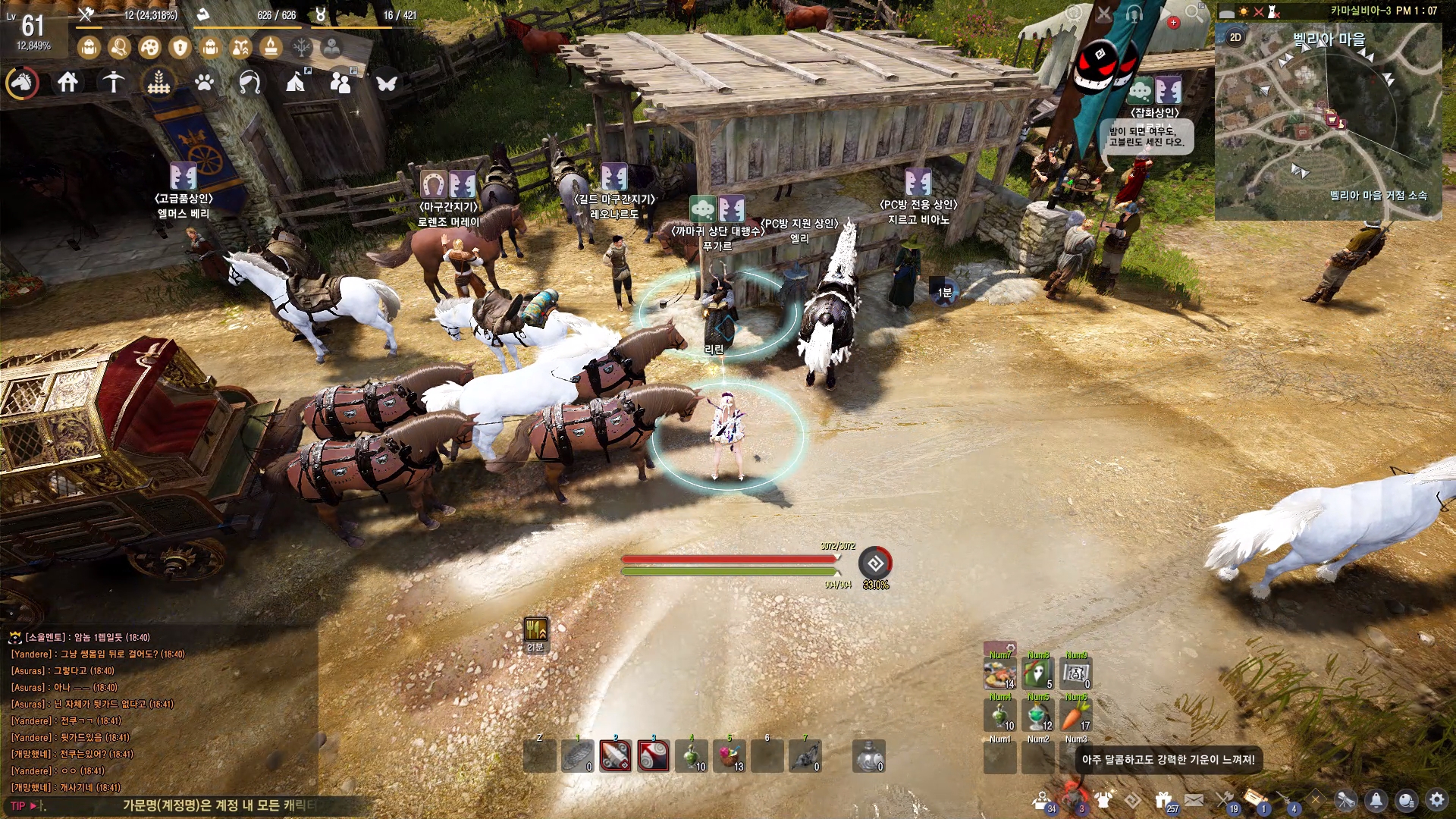
Task: Activate the feather skill in hotbar slot 2
Action: point(615,756)
